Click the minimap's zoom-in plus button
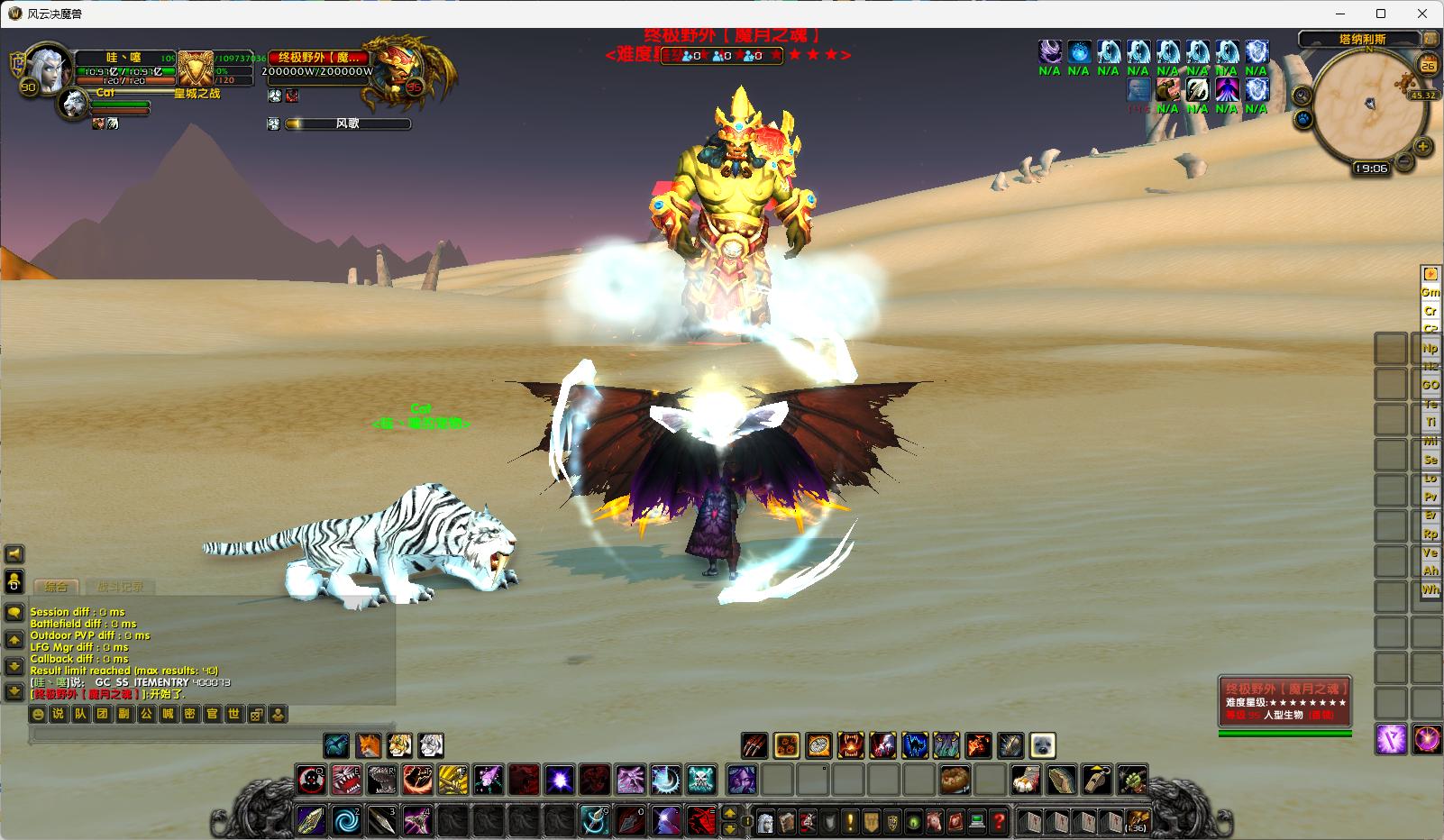This screenshot has height=840, width=1444. coord(1423,146)
